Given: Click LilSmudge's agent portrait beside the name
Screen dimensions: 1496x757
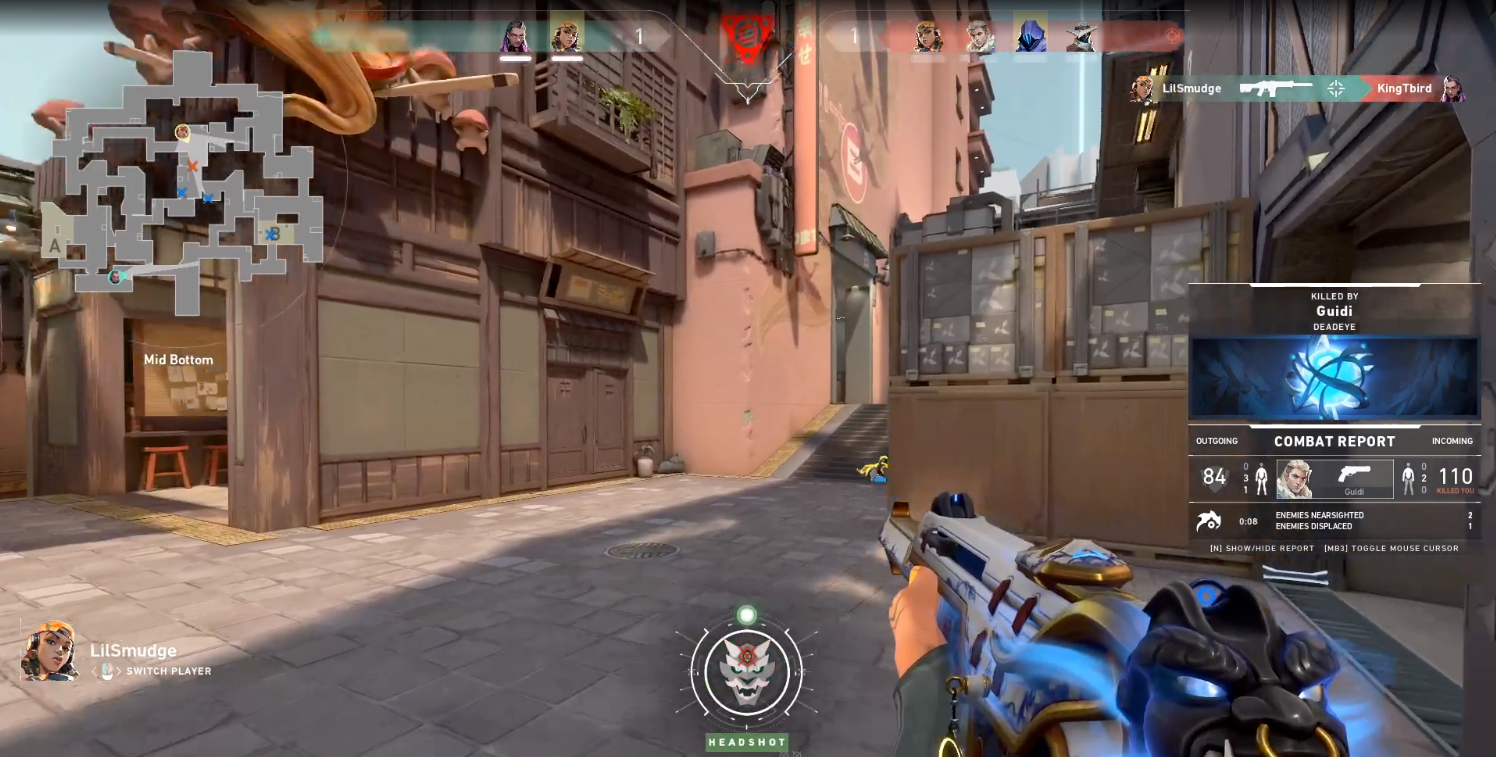Looking at the screenshot, I should point(50,652).
